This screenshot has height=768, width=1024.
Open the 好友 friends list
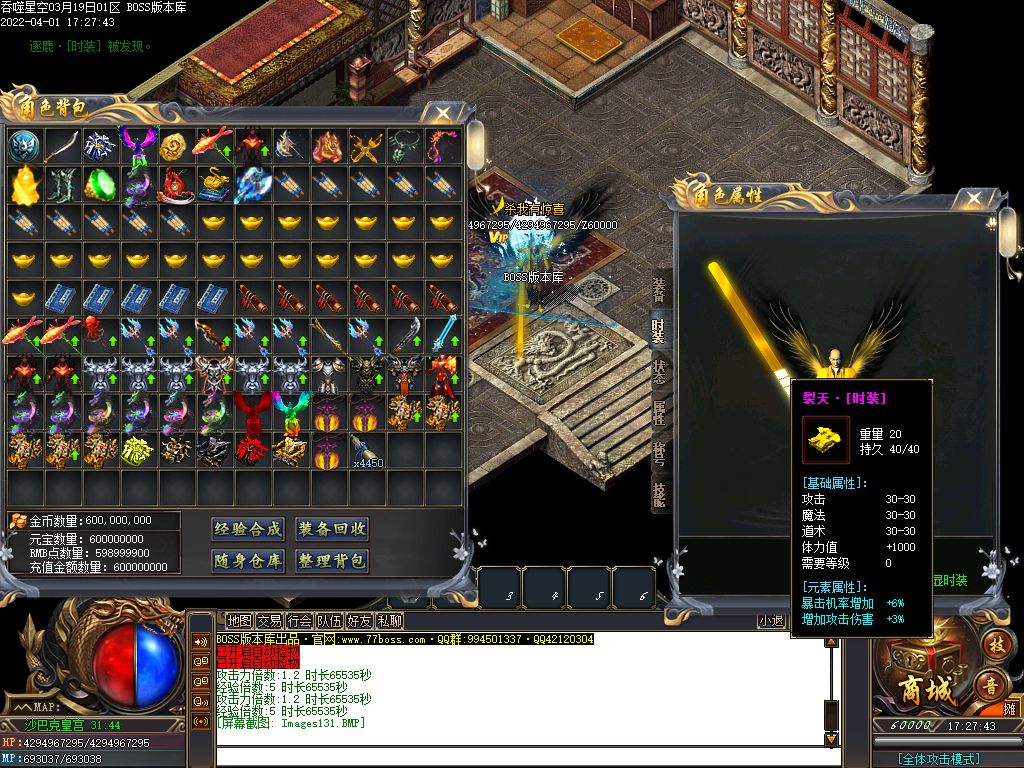(359, 621)
